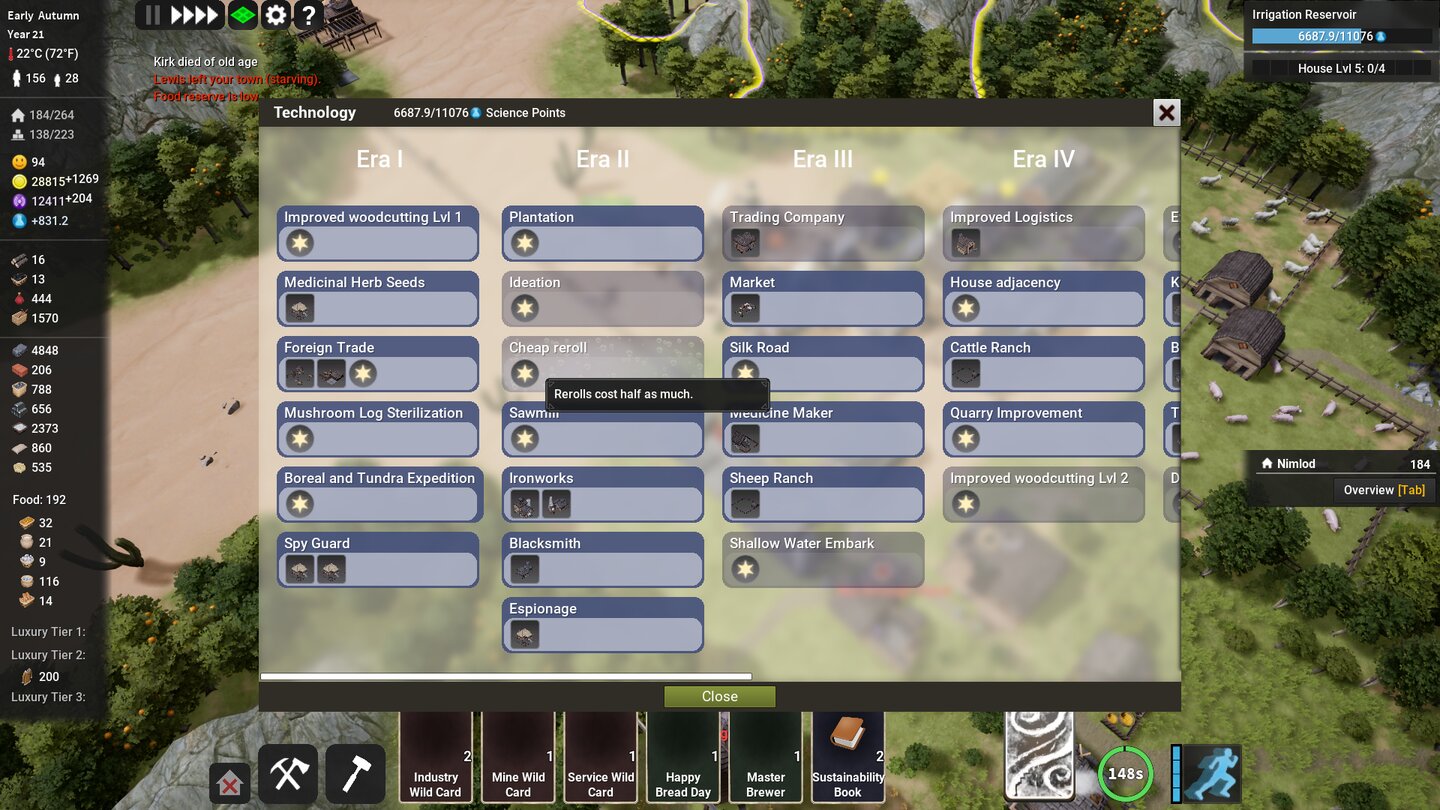The height and width of the screenshot is (810, 1440).
Task: Unlock the Silk Road technology
Action: tap(822, 362)
